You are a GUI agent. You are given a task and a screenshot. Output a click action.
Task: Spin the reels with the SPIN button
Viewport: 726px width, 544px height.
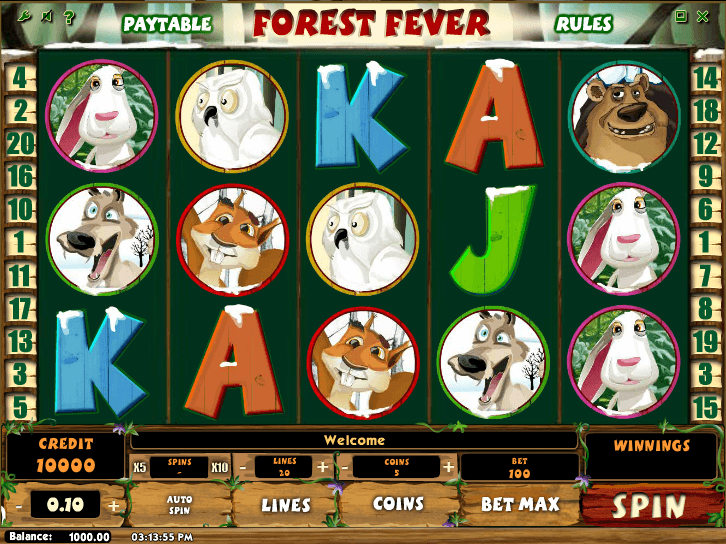point(649,506)
